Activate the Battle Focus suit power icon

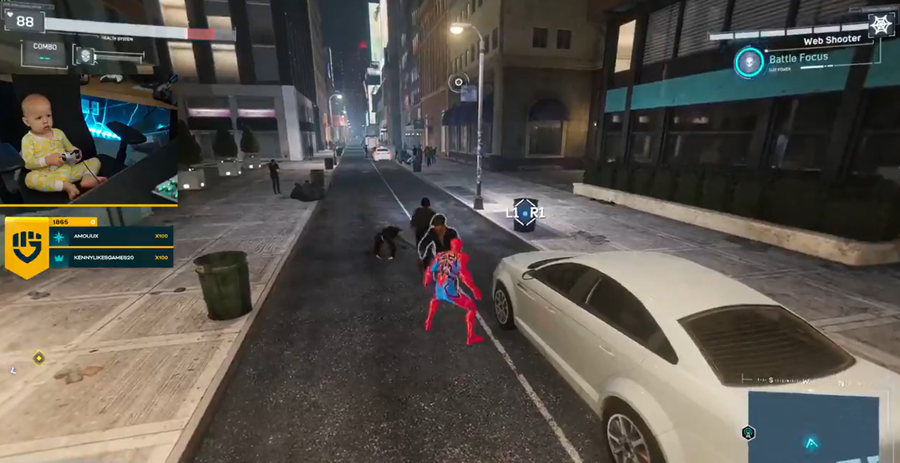tap(747, 63)
